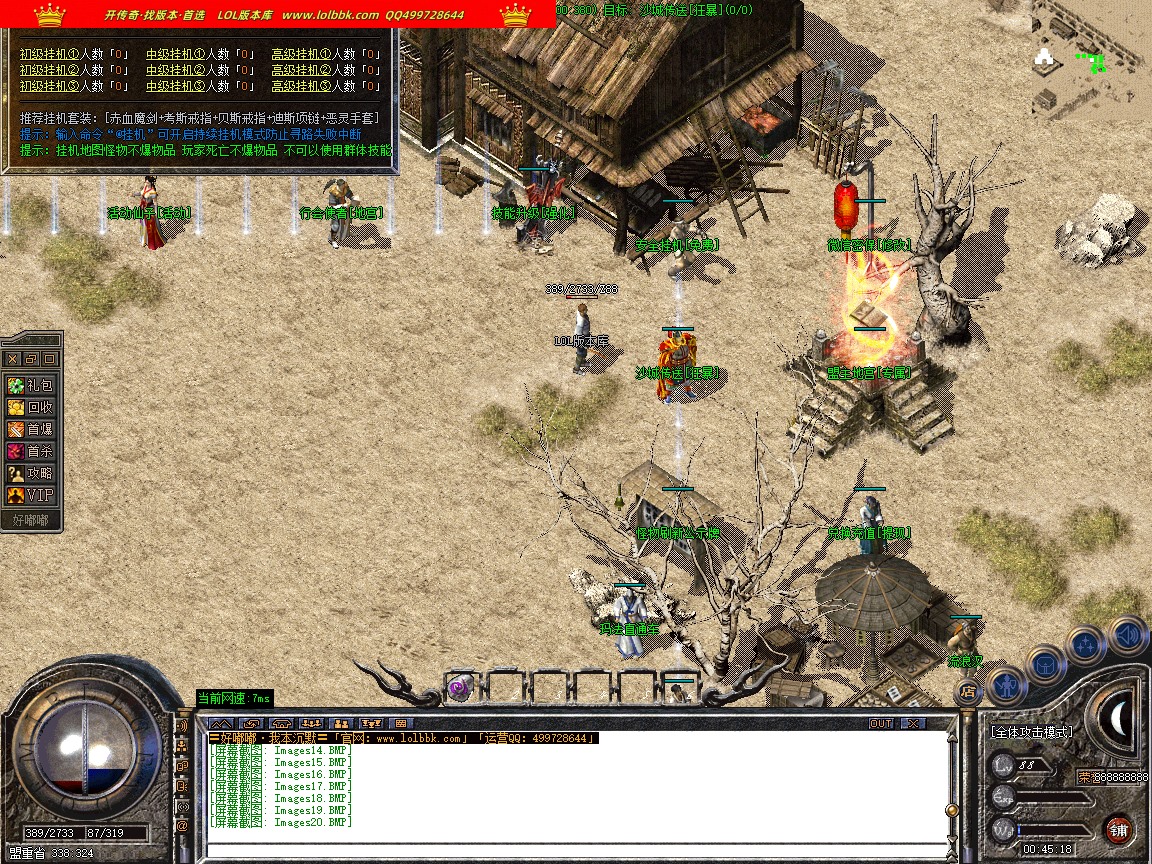Close the chat window with X button
The width and height of the screenshot is (1152, 864).
pos(912,723)
